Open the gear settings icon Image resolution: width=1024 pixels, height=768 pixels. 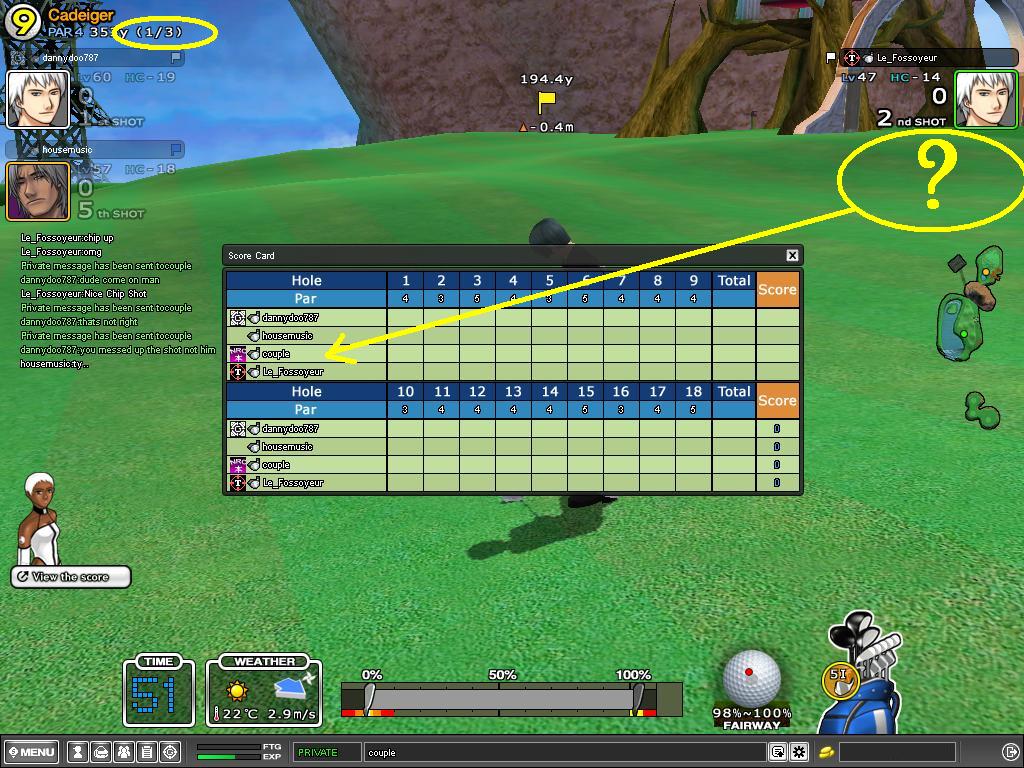coord(799,752)
